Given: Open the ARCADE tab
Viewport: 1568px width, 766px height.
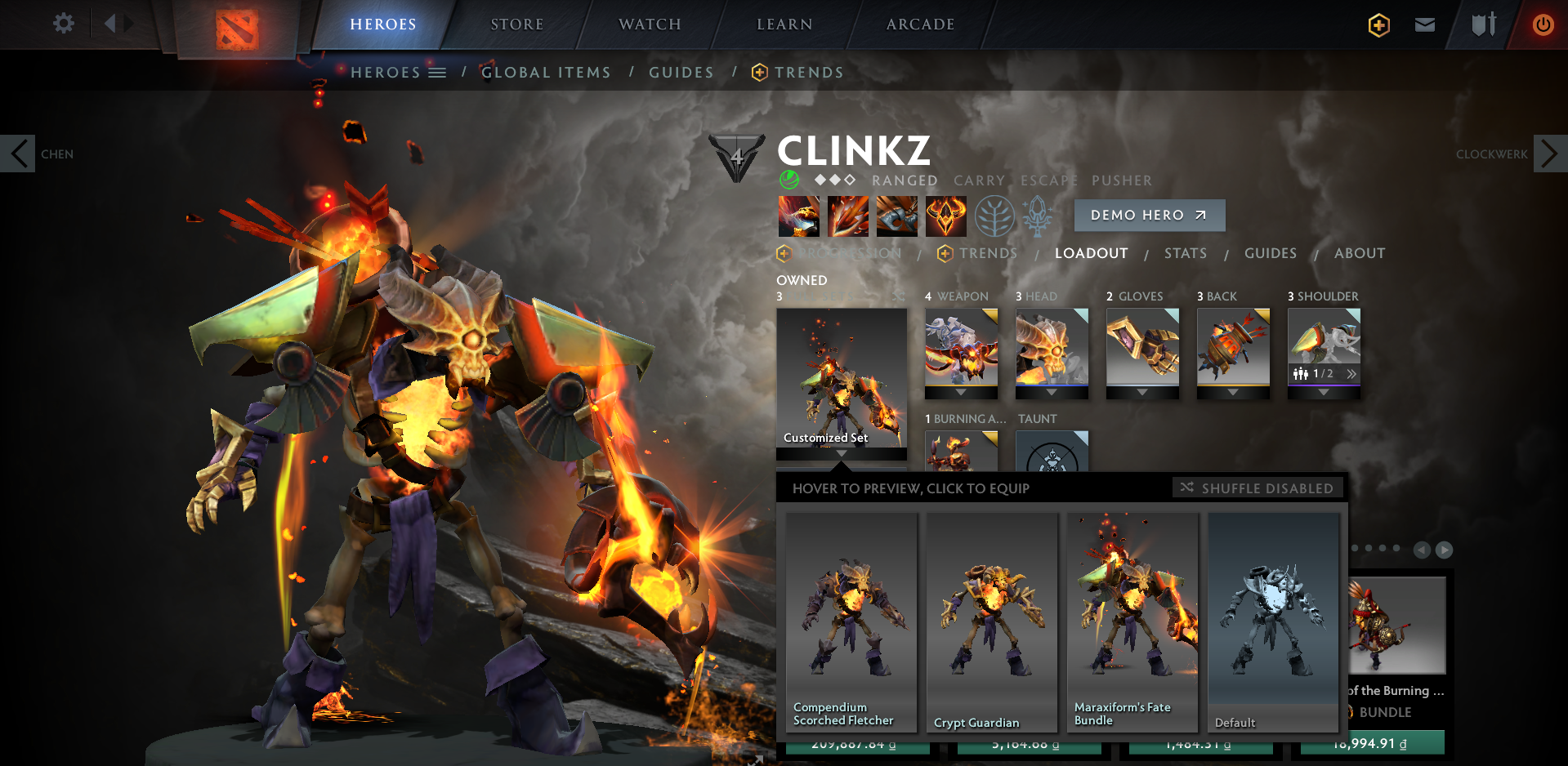Looking at the screenshot, I should (918, 24).
